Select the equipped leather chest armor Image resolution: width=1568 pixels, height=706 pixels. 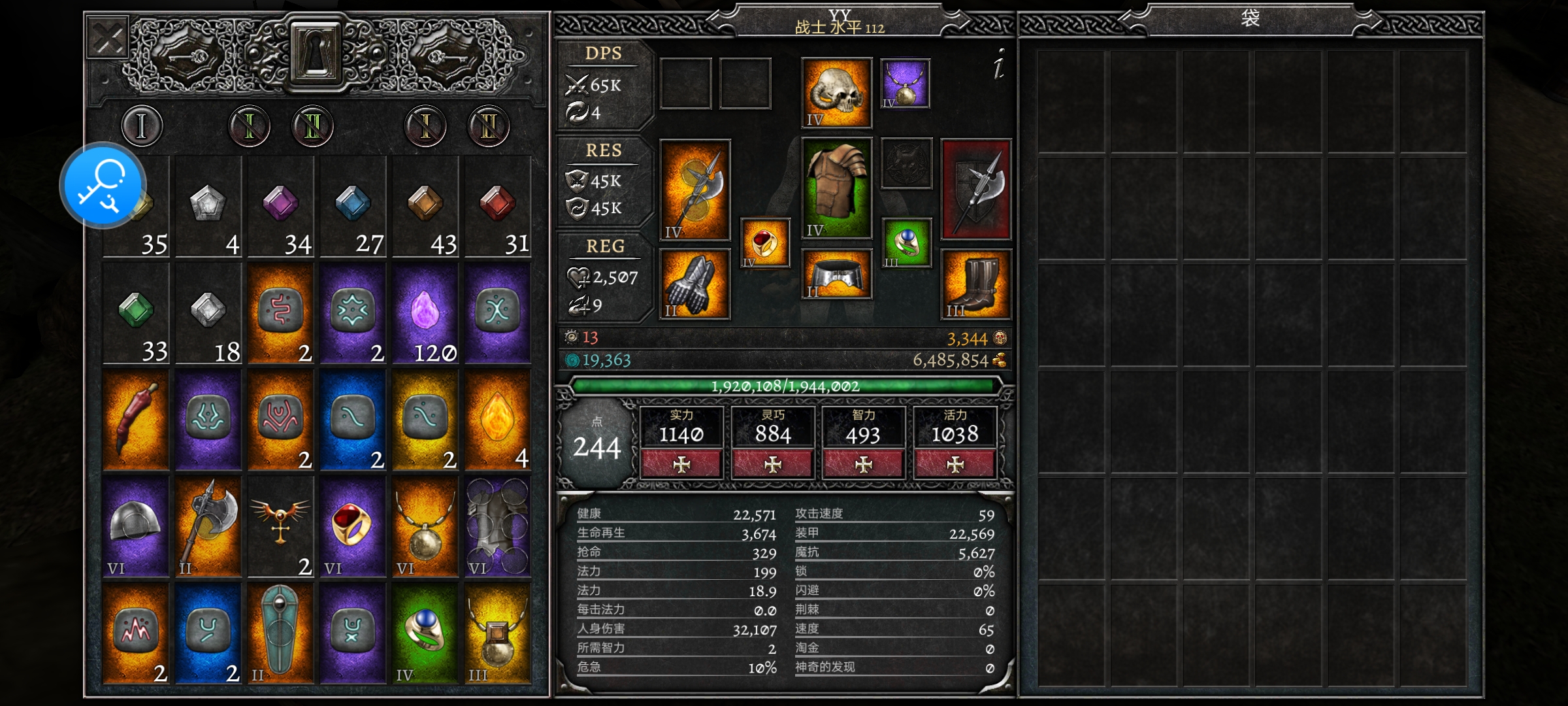pyautogui.click(x=836, y=188)
